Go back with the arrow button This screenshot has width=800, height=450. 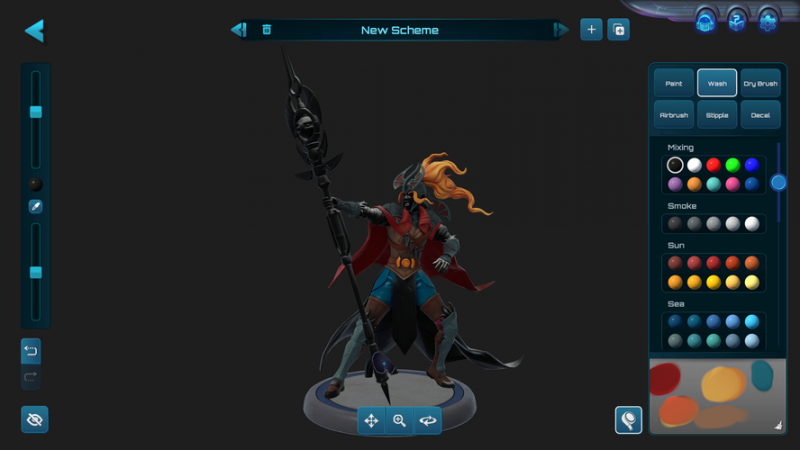[x=34, y=30]
